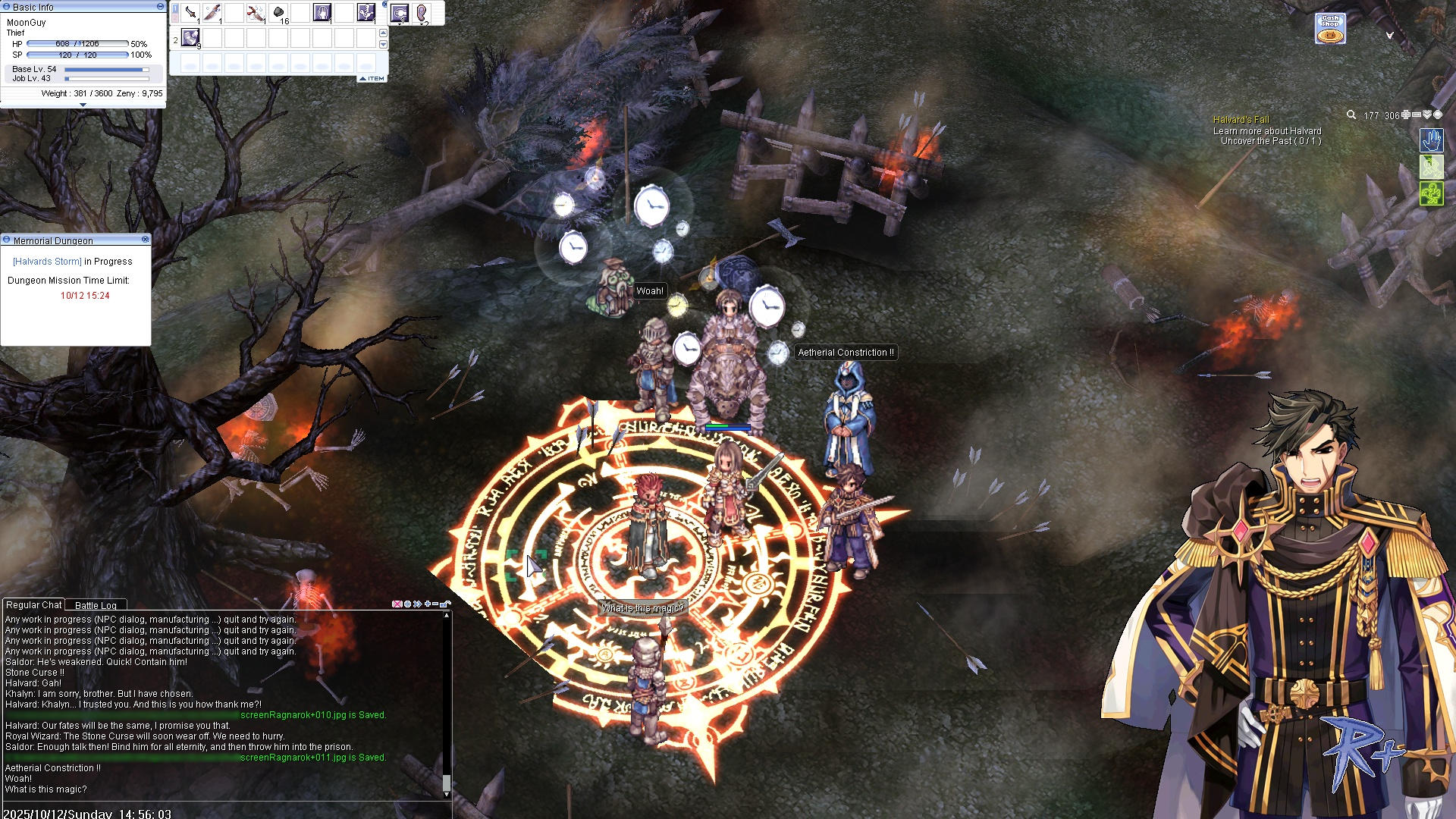Activate the running-figure skill in the hotbar
Image resolution: width=1456 pixels, height=819 pixels.
pos(366,13)
